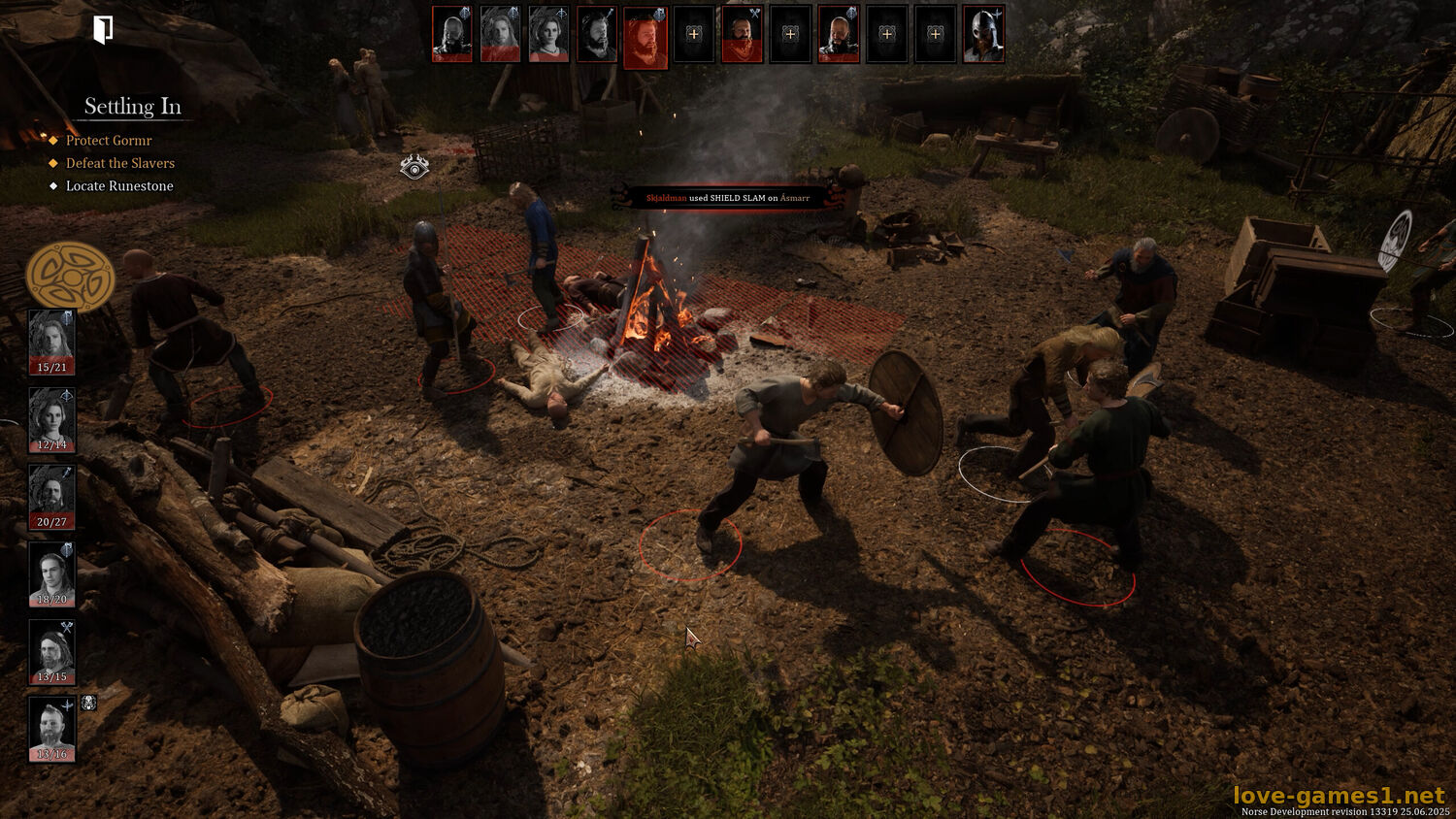Select the Defeat the Slavers objective

[119, 163]
